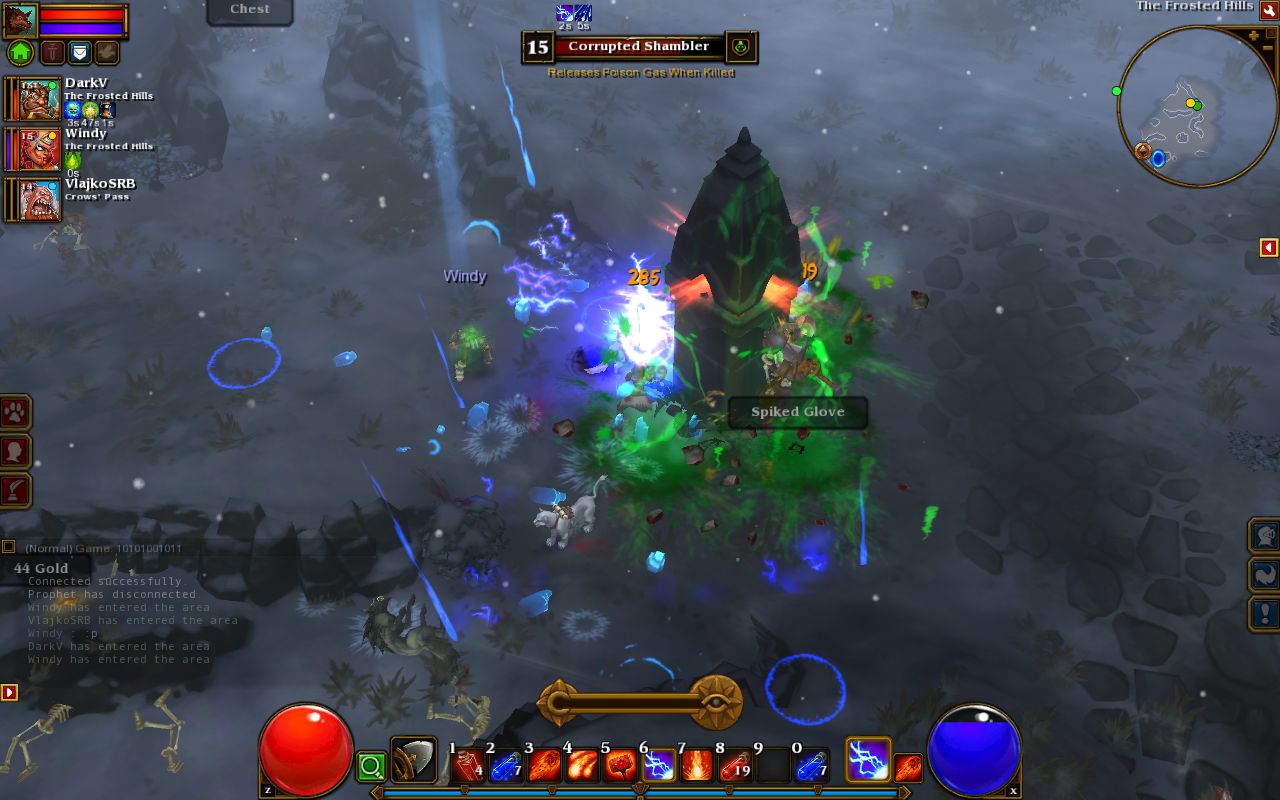This screenshot has height=800, width=1280.
Task: Use the health potion in hotbar slot 1
Action: [x=468, y=766]
